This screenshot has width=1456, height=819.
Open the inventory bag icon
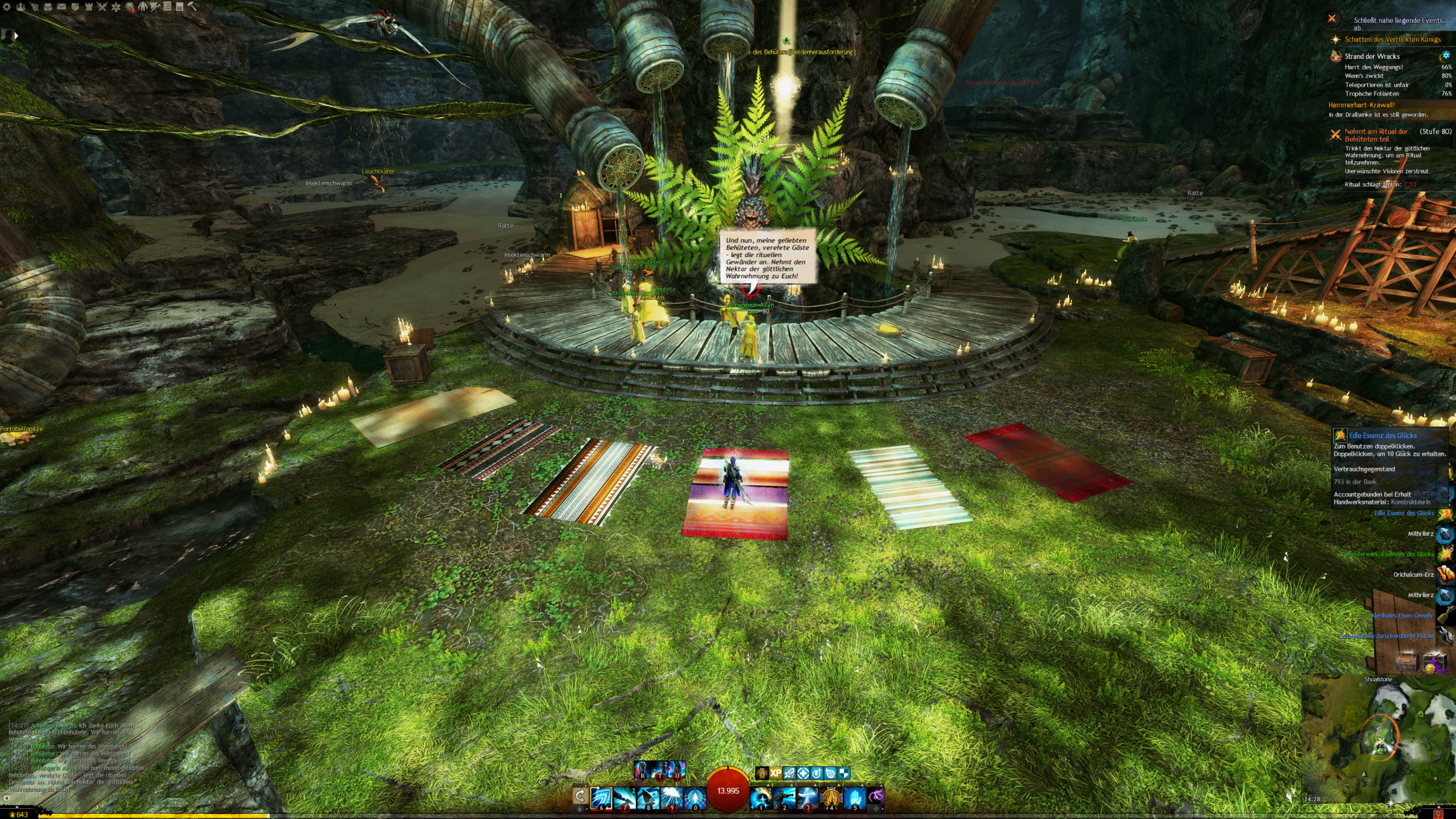pyautogui.click(x=48, y=7)
